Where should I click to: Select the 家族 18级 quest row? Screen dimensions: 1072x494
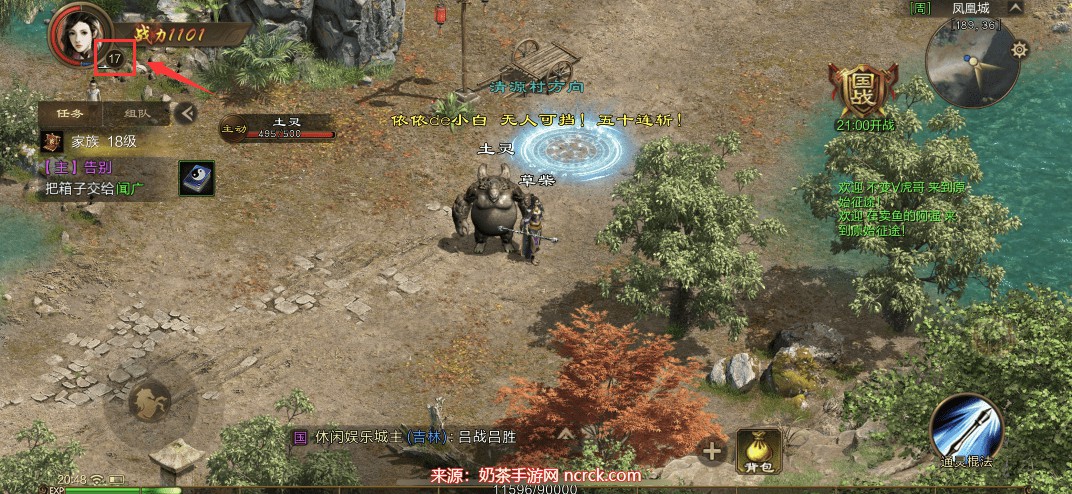coord(90,141)
